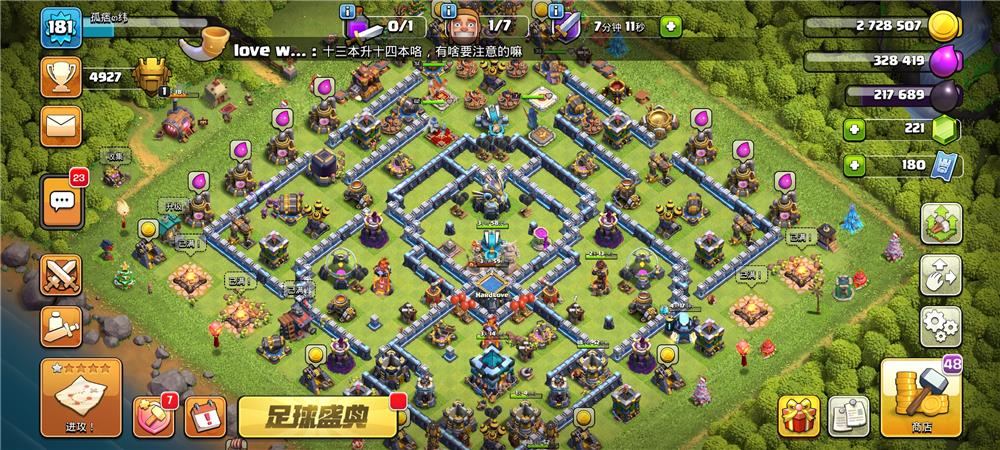The height and width of the screenshot is (450, 1000).
Task: Open the crossed-swords battle button
Action: 61,276
